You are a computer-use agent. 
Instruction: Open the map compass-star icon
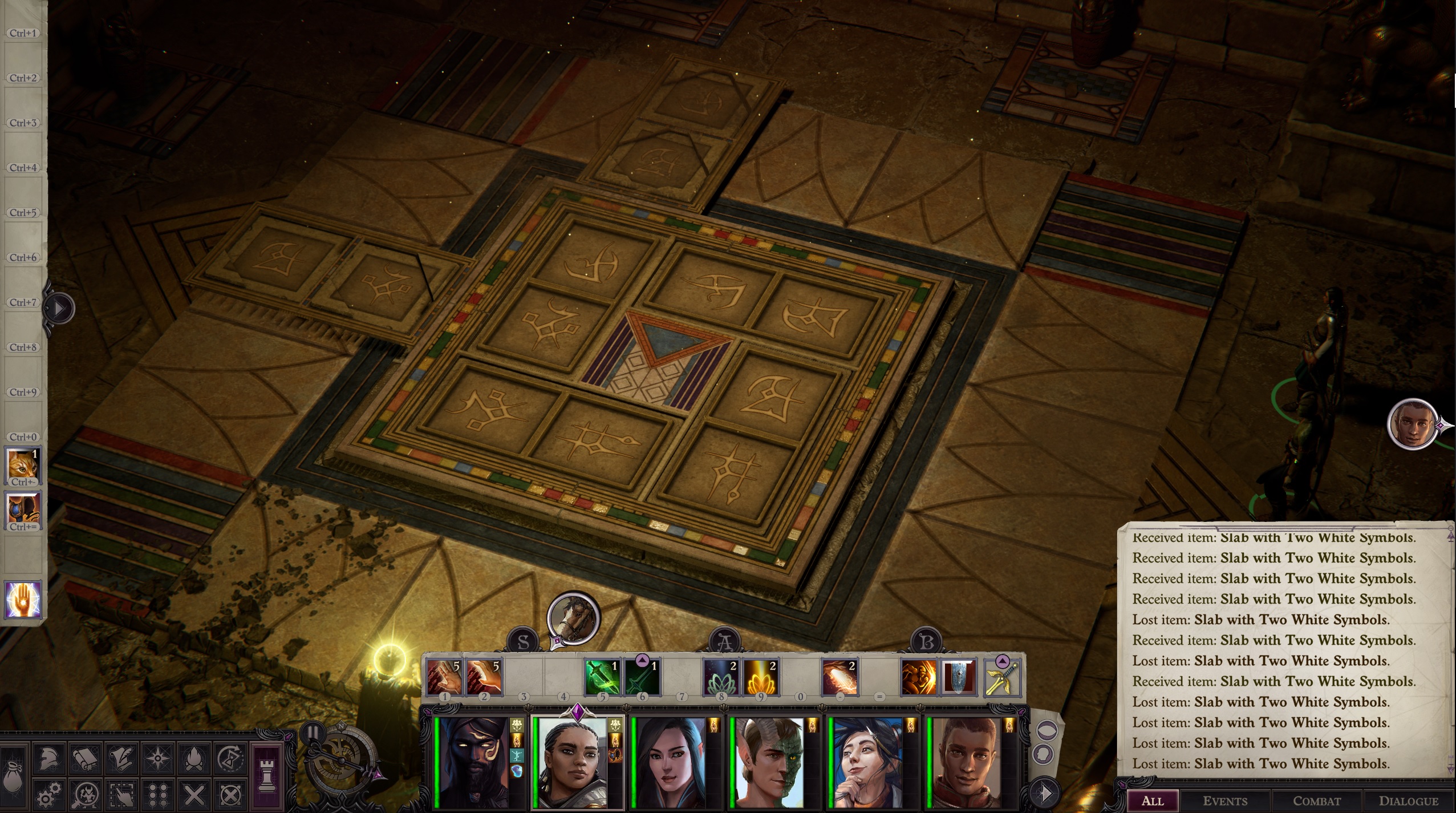(157, 759)
